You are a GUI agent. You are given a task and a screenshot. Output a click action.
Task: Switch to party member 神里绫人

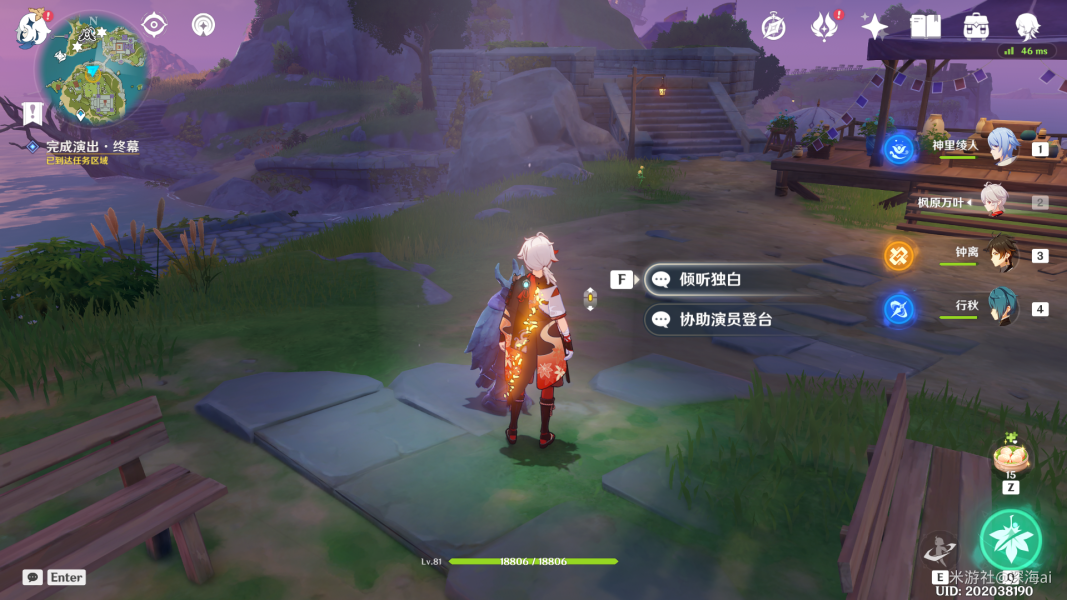(1002, 146)
